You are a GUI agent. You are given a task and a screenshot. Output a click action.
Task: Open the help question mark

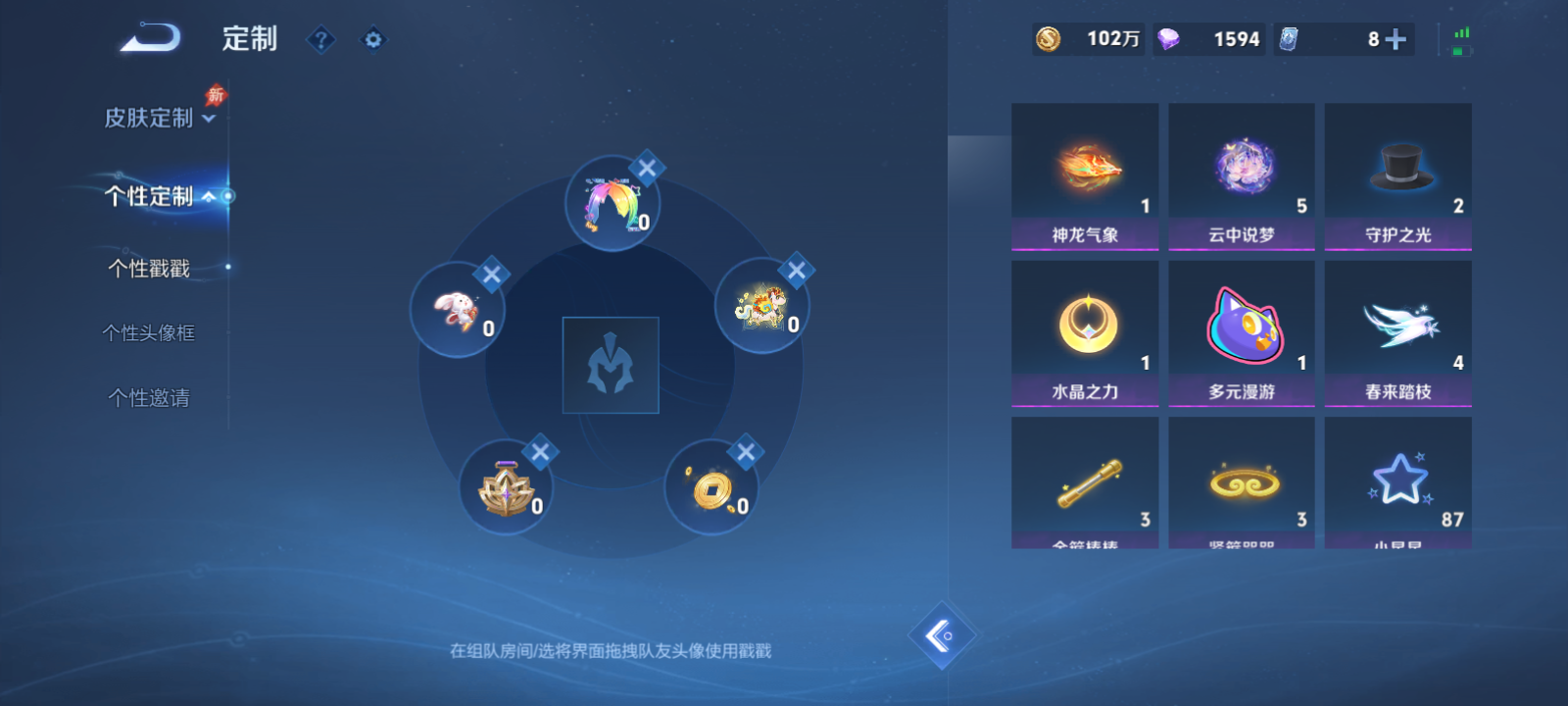320,39
